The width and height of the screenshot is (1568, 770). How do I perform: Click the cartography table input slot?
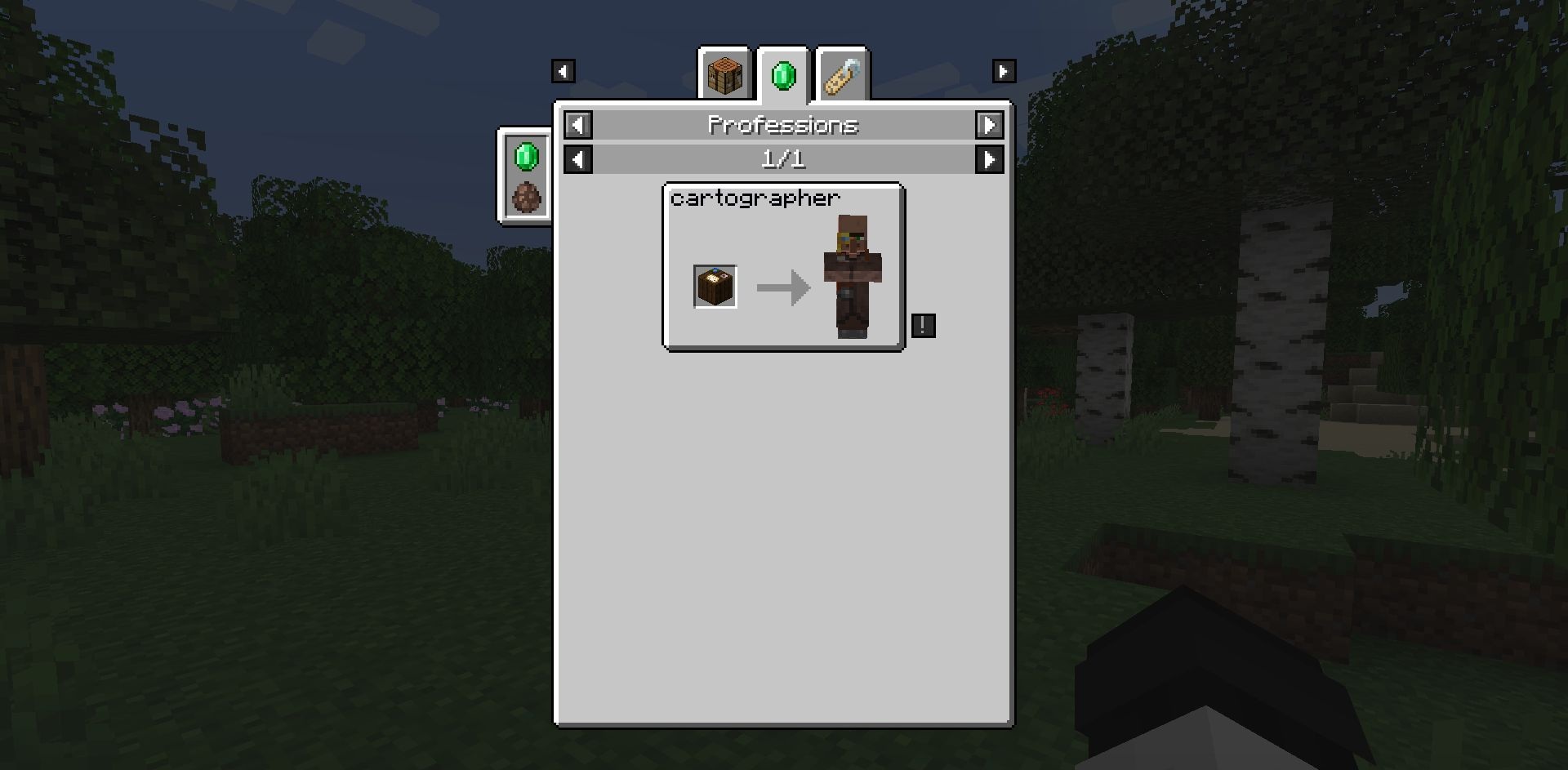(x=715, y=287)
